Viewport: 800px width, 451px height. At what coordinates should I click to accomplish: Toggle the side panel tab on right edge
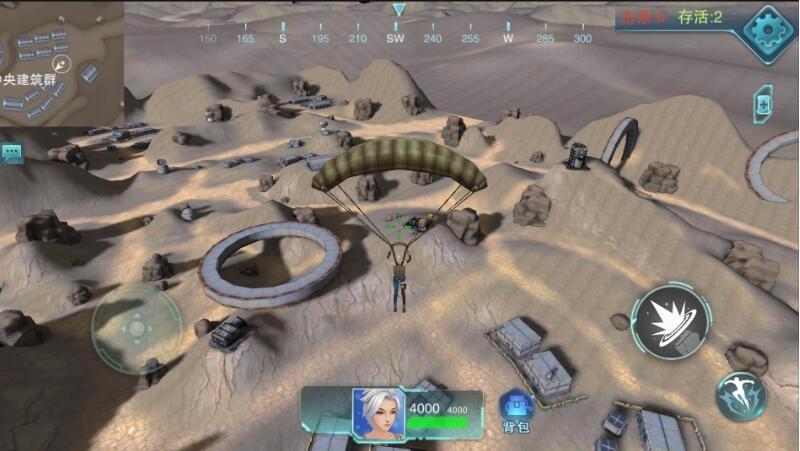(x=762, y=104)
